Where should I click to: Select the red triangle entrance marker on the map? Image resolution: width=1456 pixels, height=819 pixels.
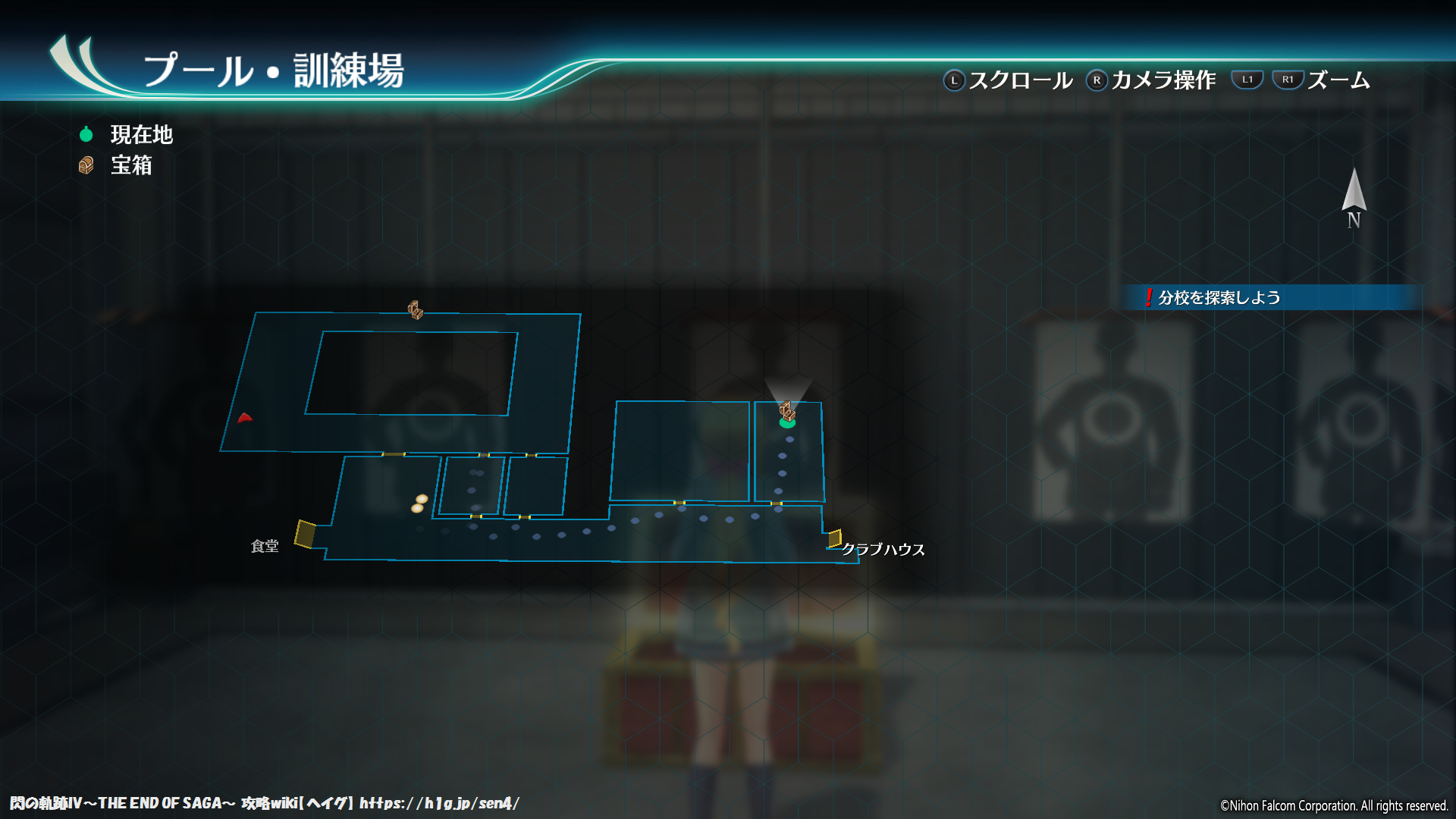tap(245, 418)
